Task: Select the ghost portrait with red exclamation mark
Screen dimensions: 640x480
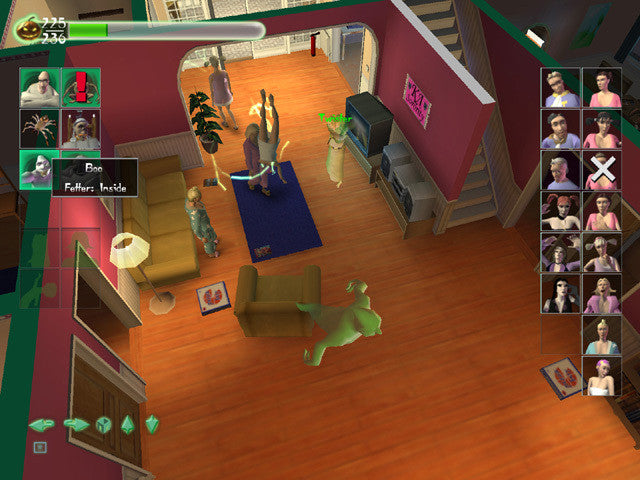Action: pos(80,88)
